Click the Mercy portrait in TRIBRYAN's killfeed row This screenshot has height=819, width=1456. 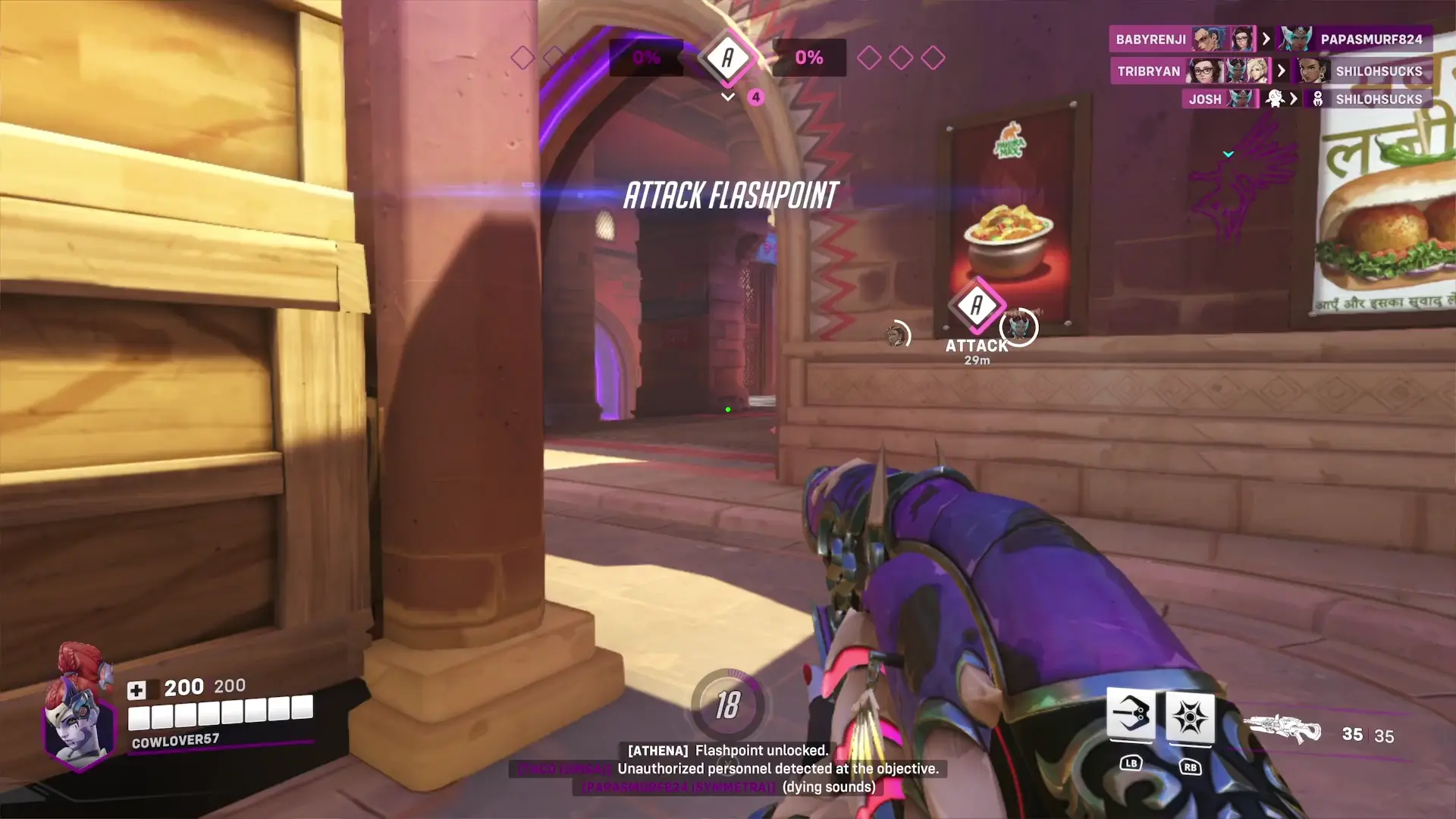pos(1259,71)
